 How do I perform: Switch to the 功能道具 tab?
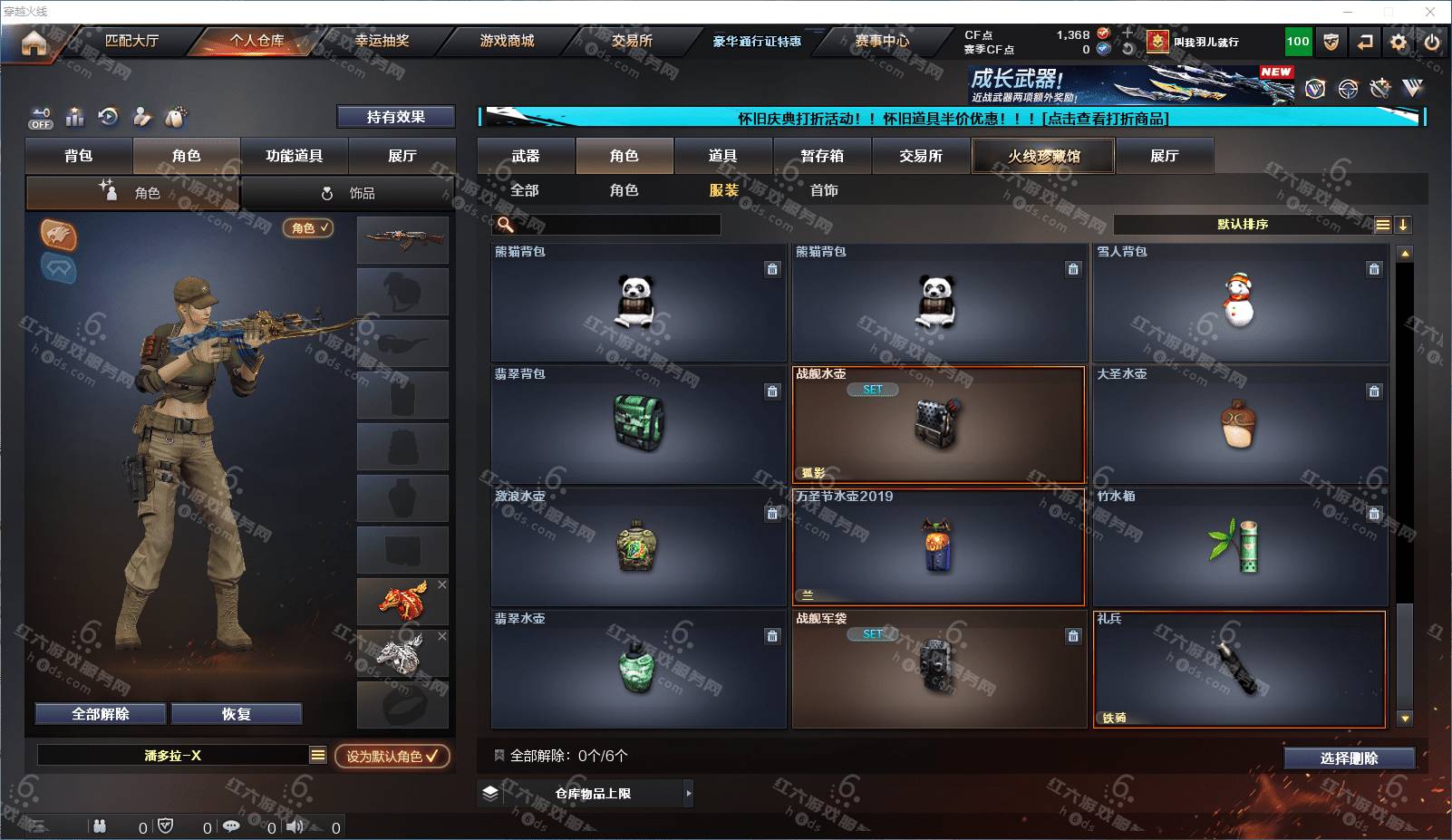click(x=294, y=156)
